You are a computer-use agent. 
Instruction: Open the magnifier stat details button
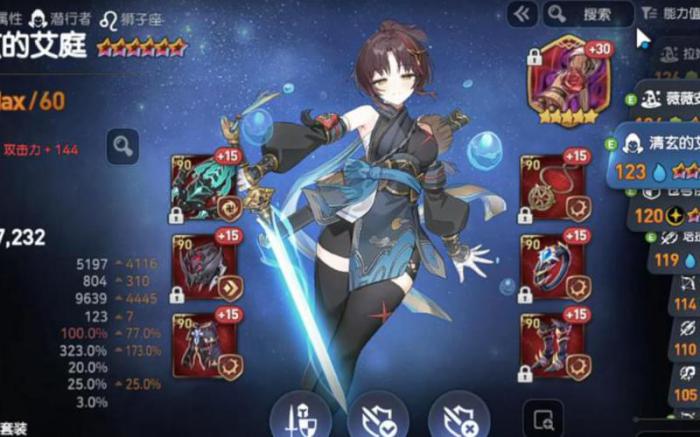123,146
